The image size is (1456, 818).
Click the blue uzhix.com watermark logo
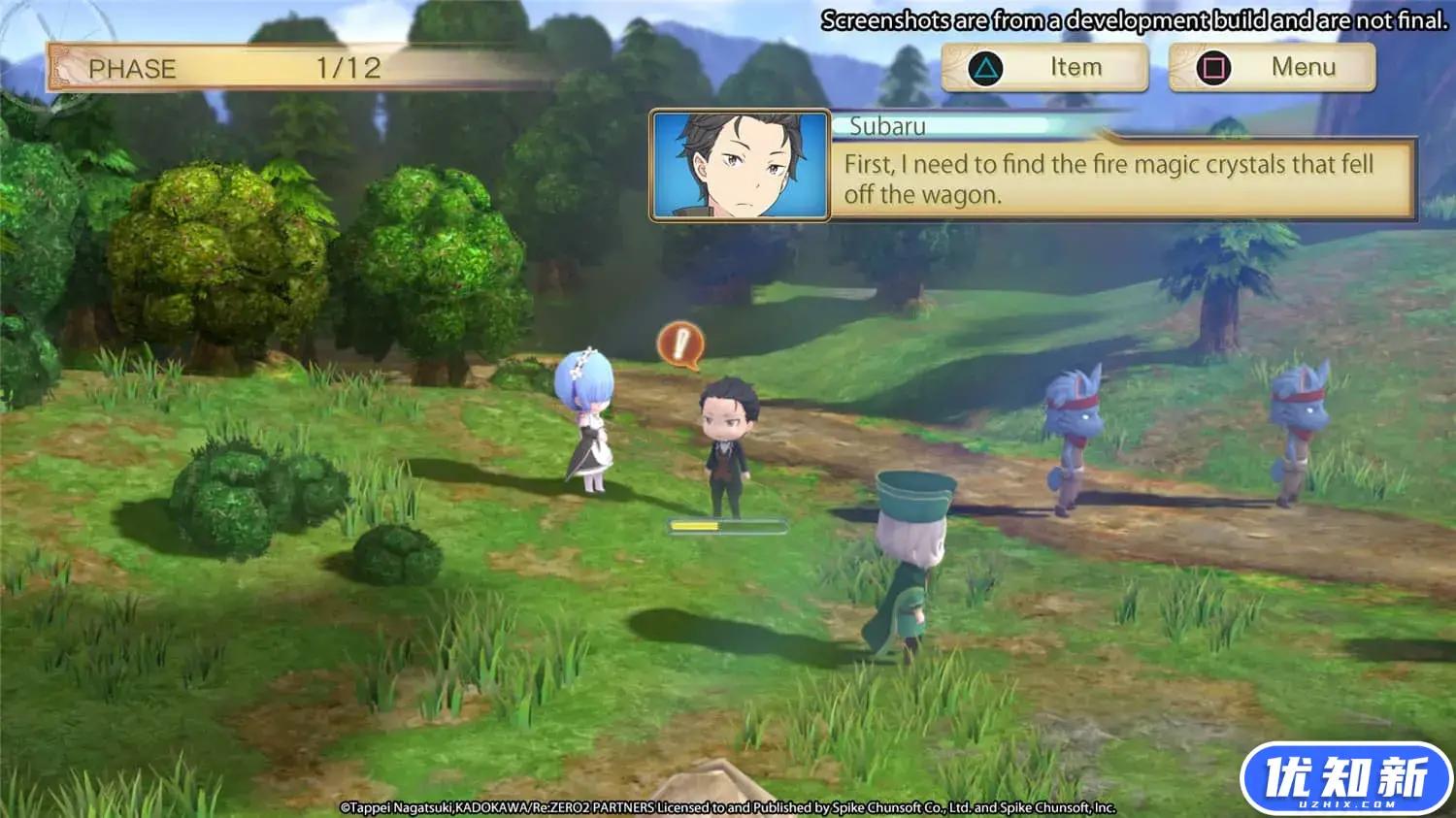point(1345,778)
